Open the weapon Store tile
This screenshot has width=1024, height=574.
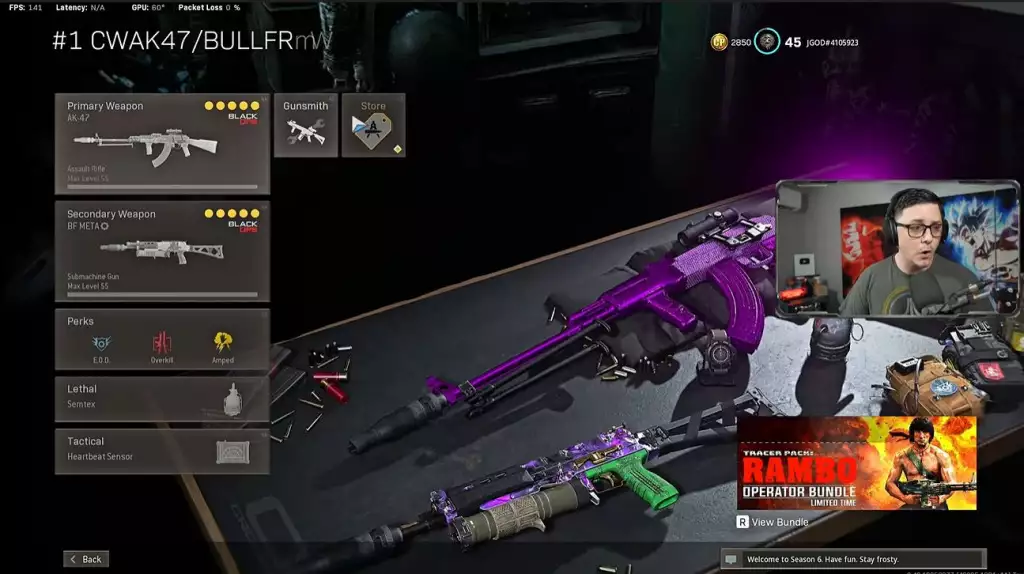coord(373,125)
